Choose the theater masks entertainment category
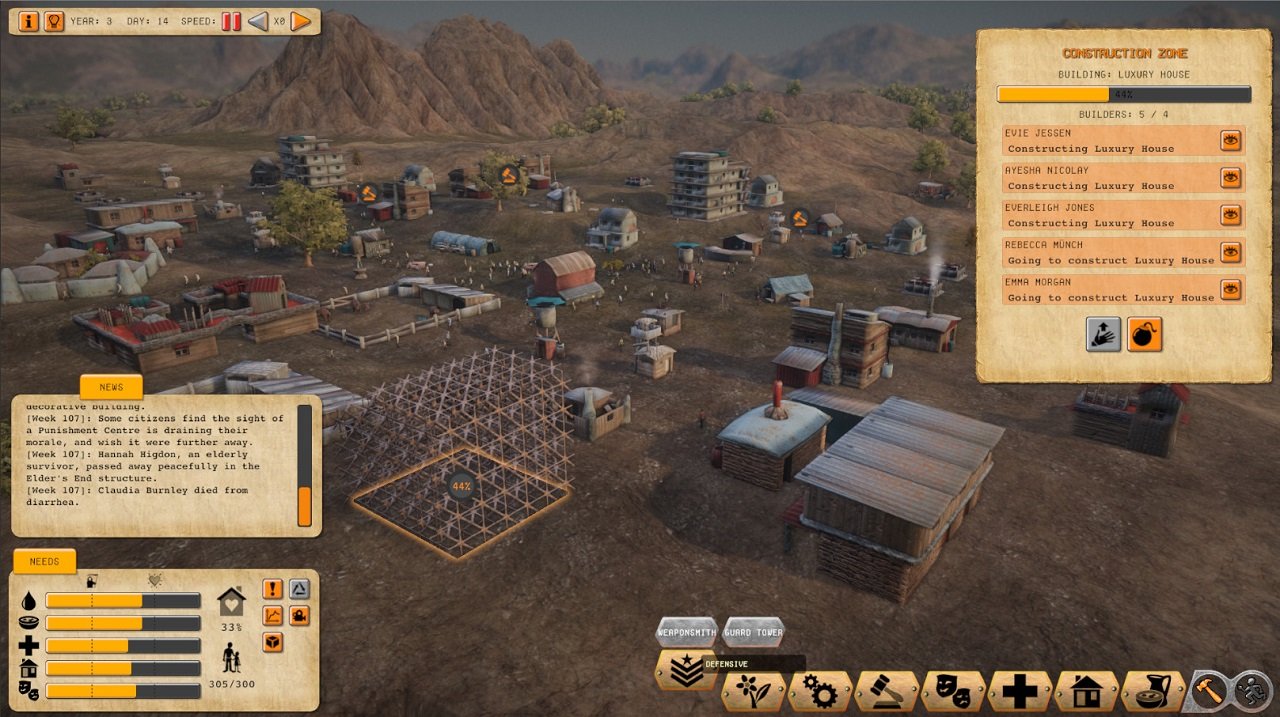This screenshot has height=717, width=1280. pyautogui.click(x=953, y=691)
